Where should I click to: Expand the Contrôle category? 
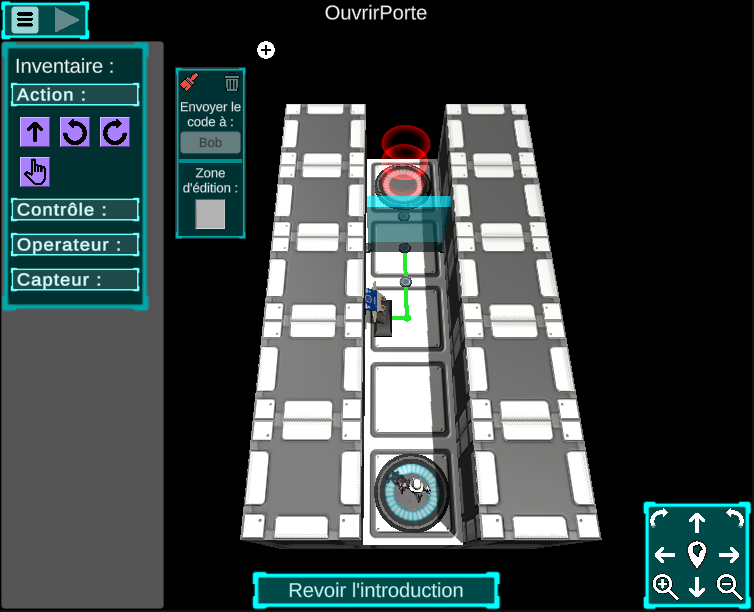[x=75, y=210]
